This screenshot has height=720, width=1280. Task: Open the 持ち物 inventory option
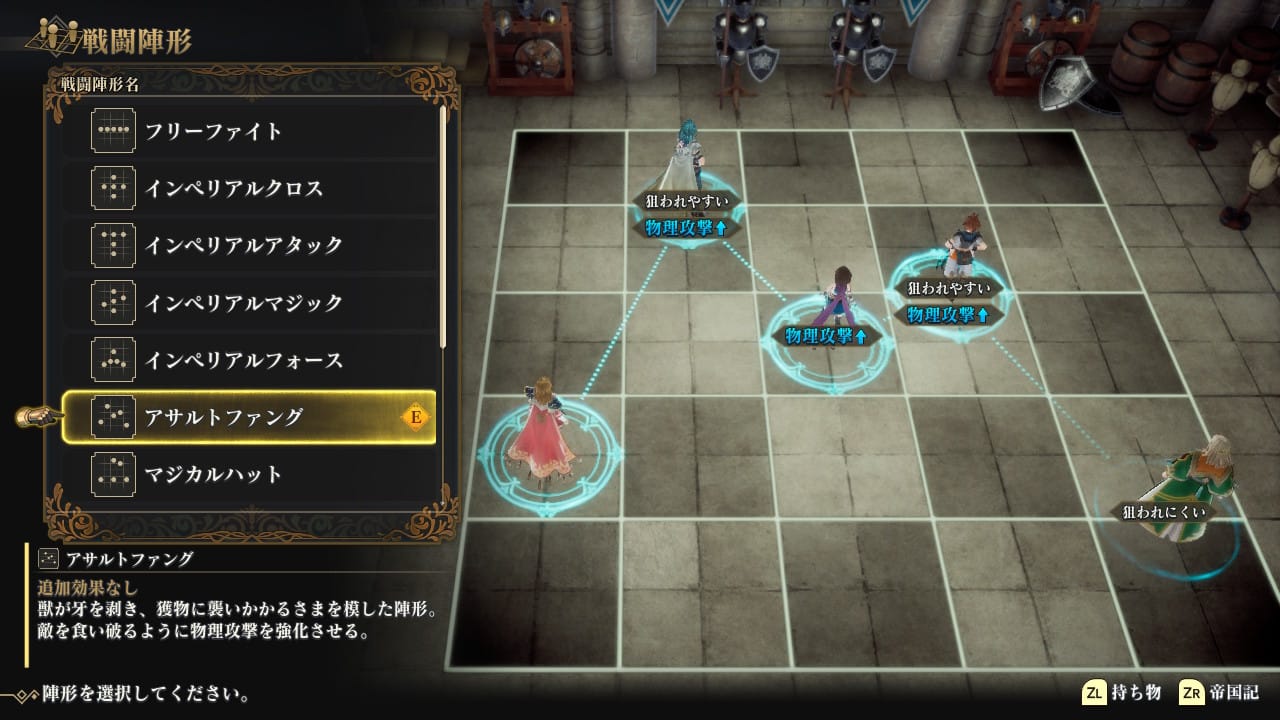click(x=1122, y=693)
